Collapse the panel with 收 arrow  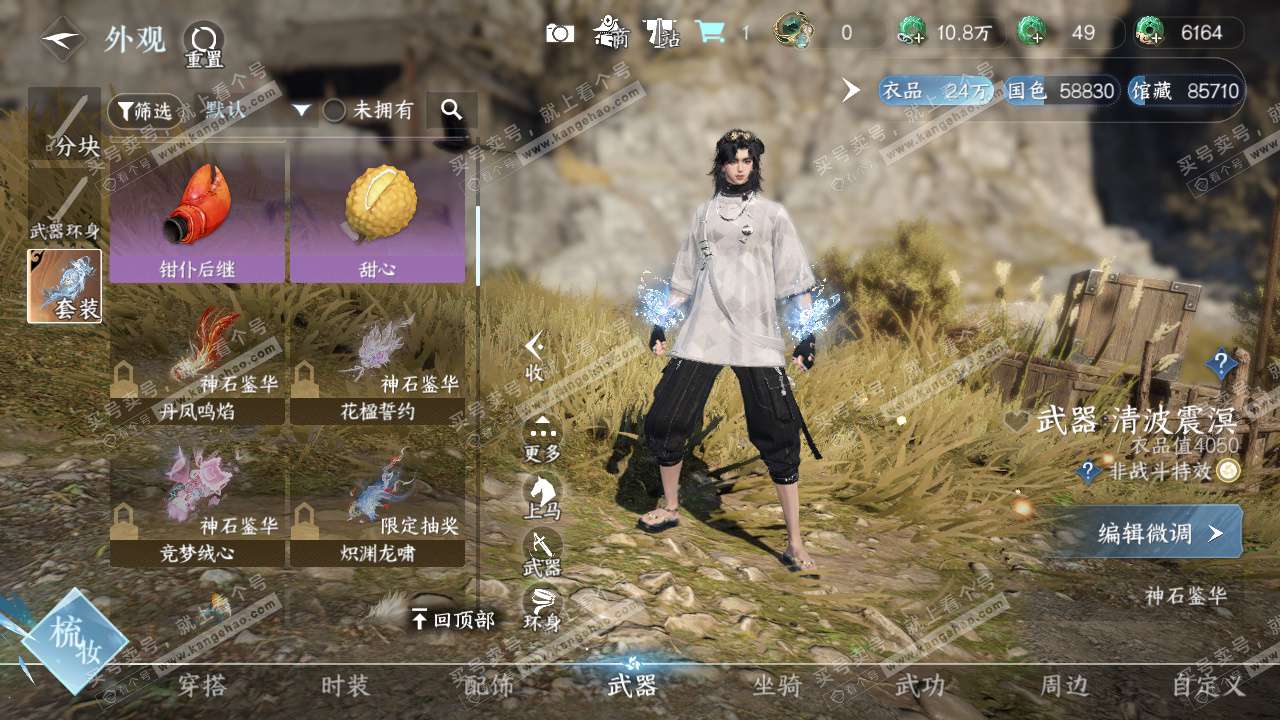click(535, 356)
